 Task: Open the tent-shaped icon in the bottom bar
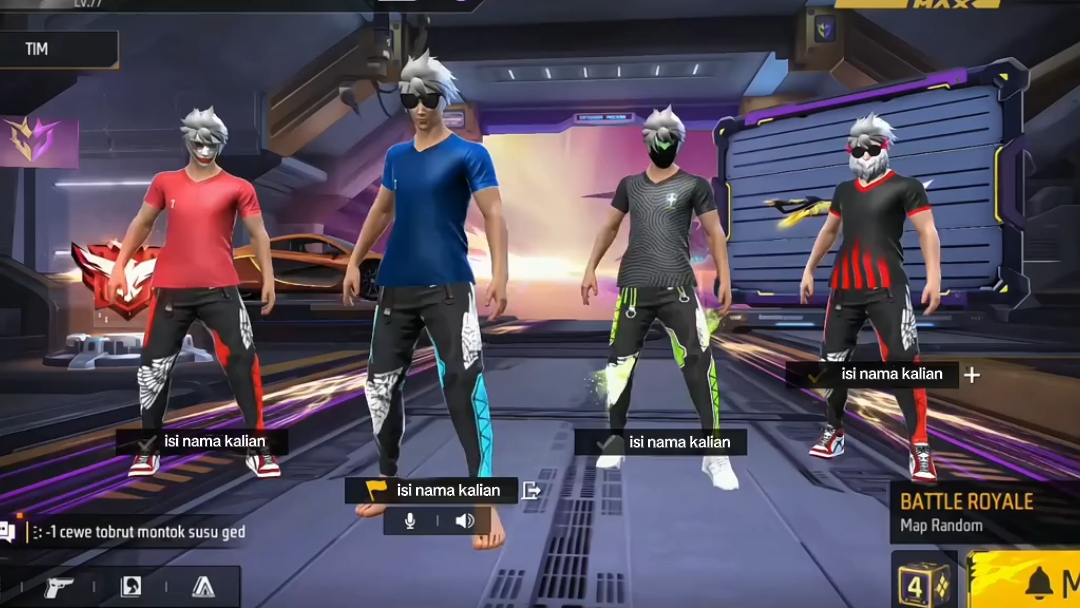[x=203, y=587]
